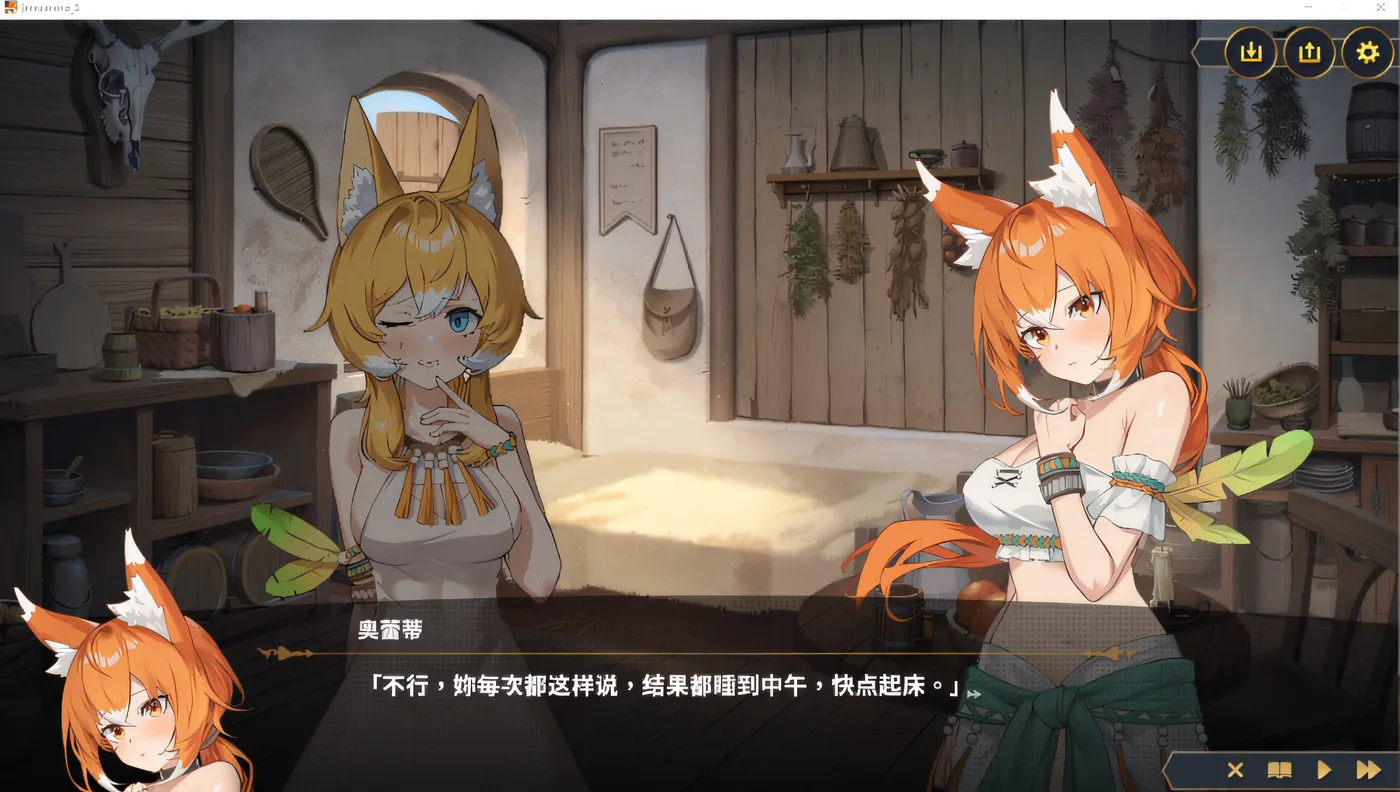Open the backlog to expand past dialogue
Viewport: 1400px width, 792px height.
click(x=1280, y=770)
